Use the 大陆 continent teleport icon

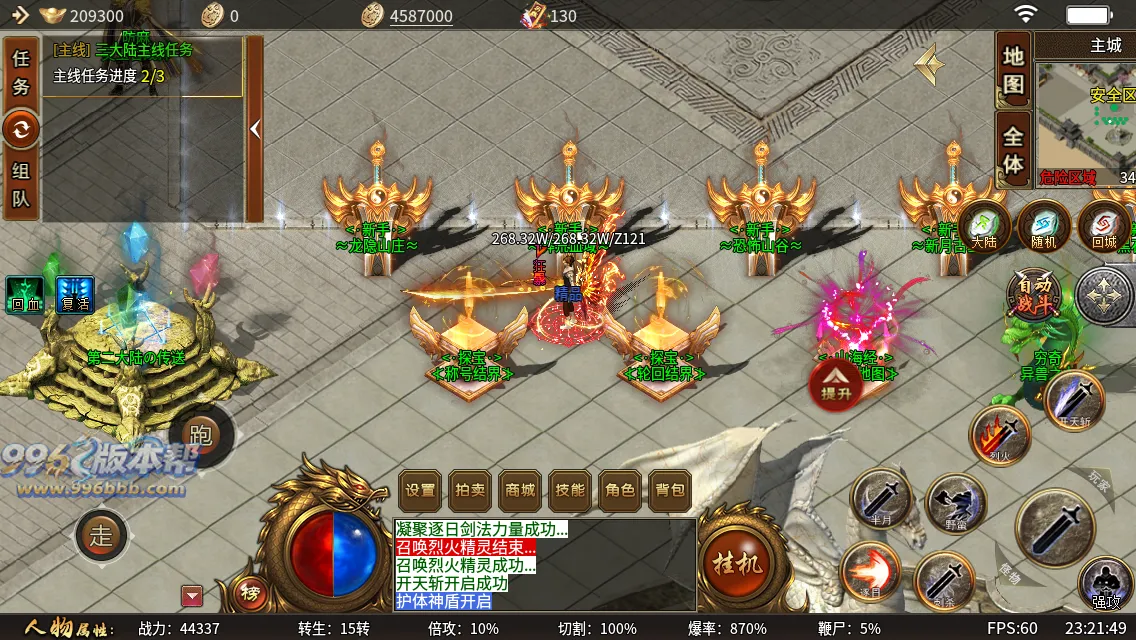click(985, 227)
